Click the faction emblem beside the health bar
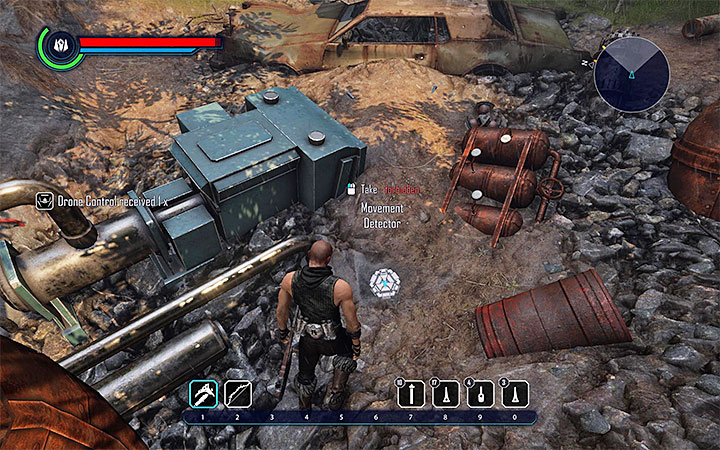720x450 pixels. point(58,45)
